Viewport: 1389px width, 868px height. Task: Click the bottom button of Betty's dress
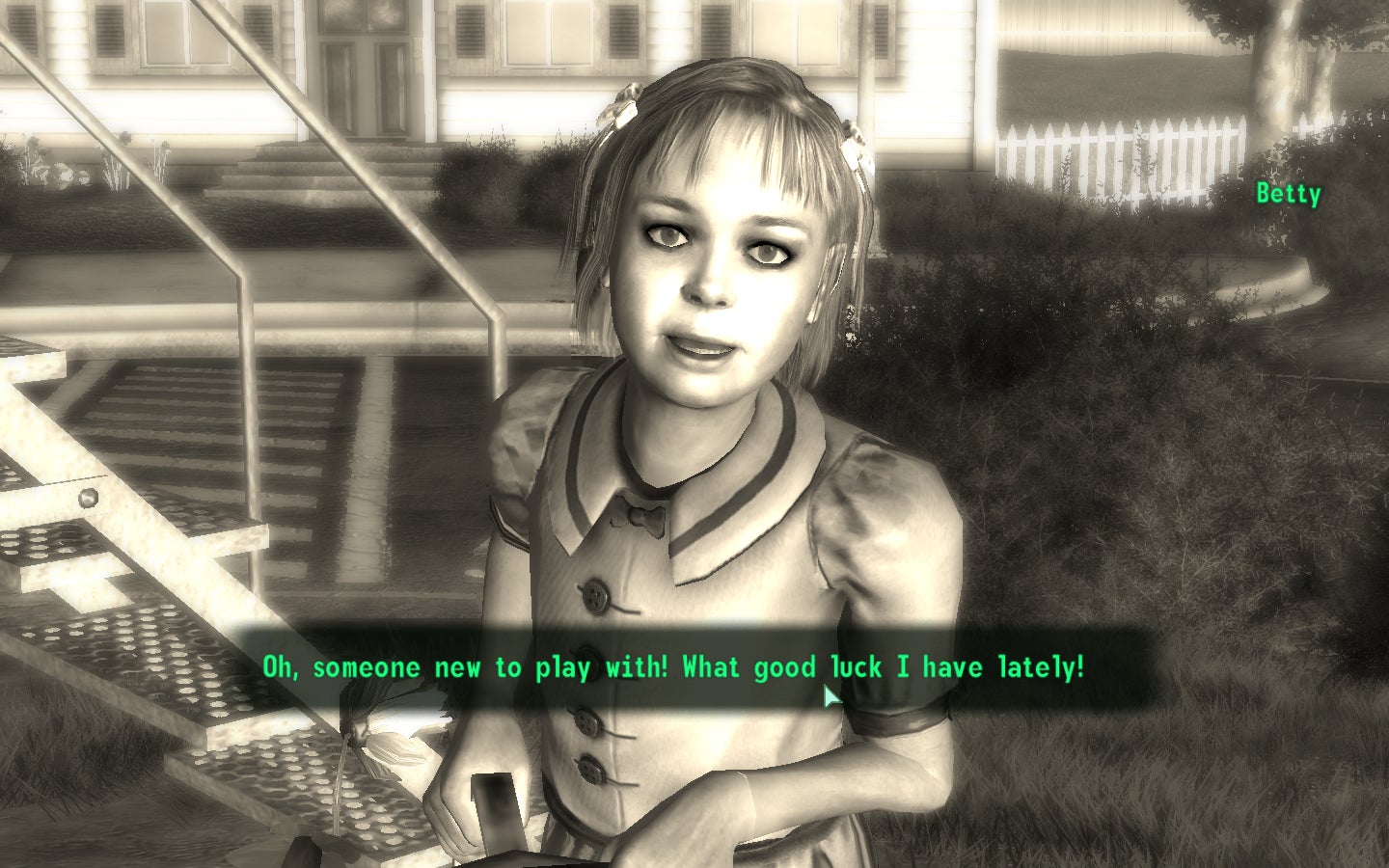click(590, 767)
